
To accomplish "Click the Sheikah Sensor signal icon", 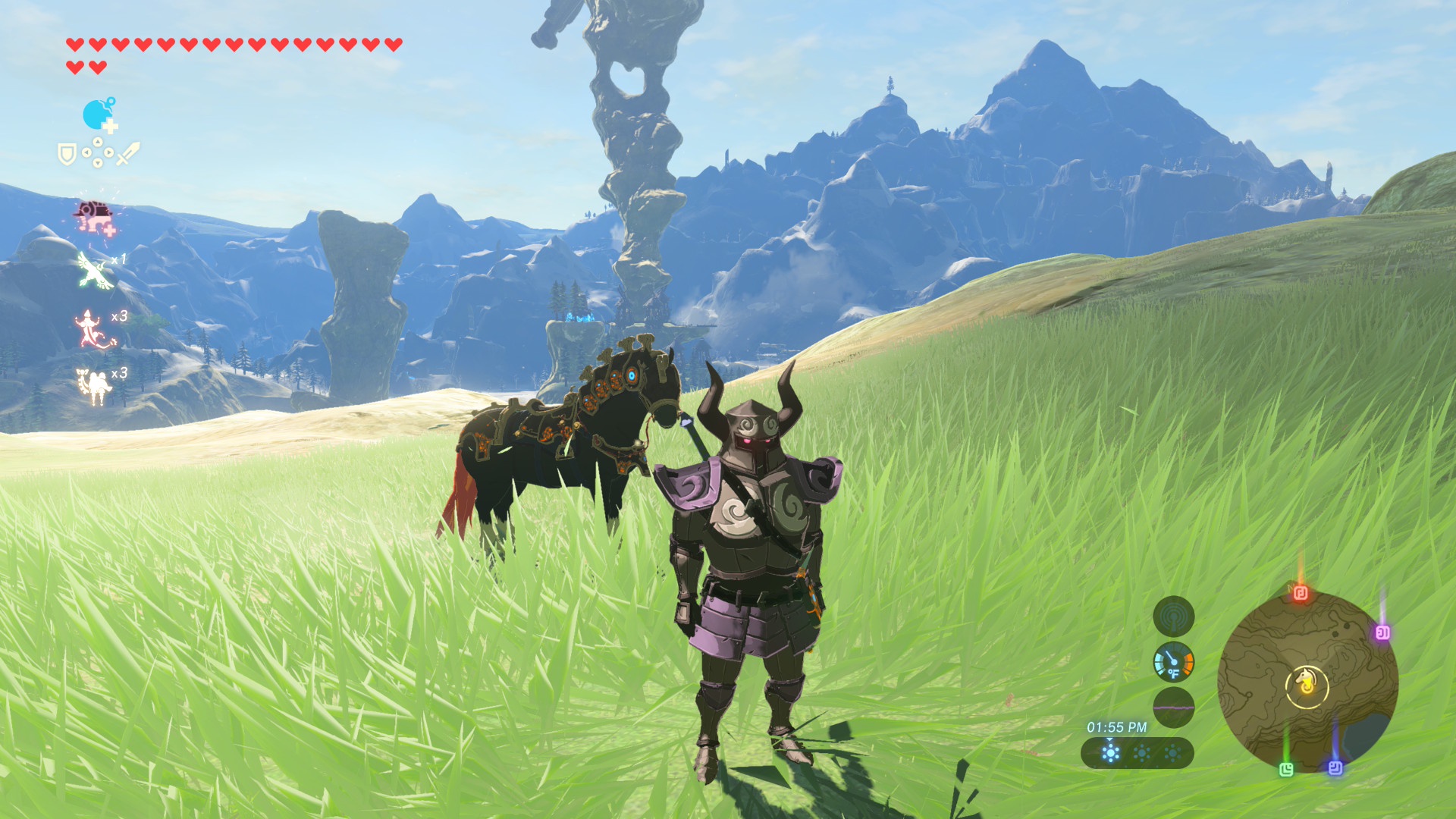I will pos(1173,616).
